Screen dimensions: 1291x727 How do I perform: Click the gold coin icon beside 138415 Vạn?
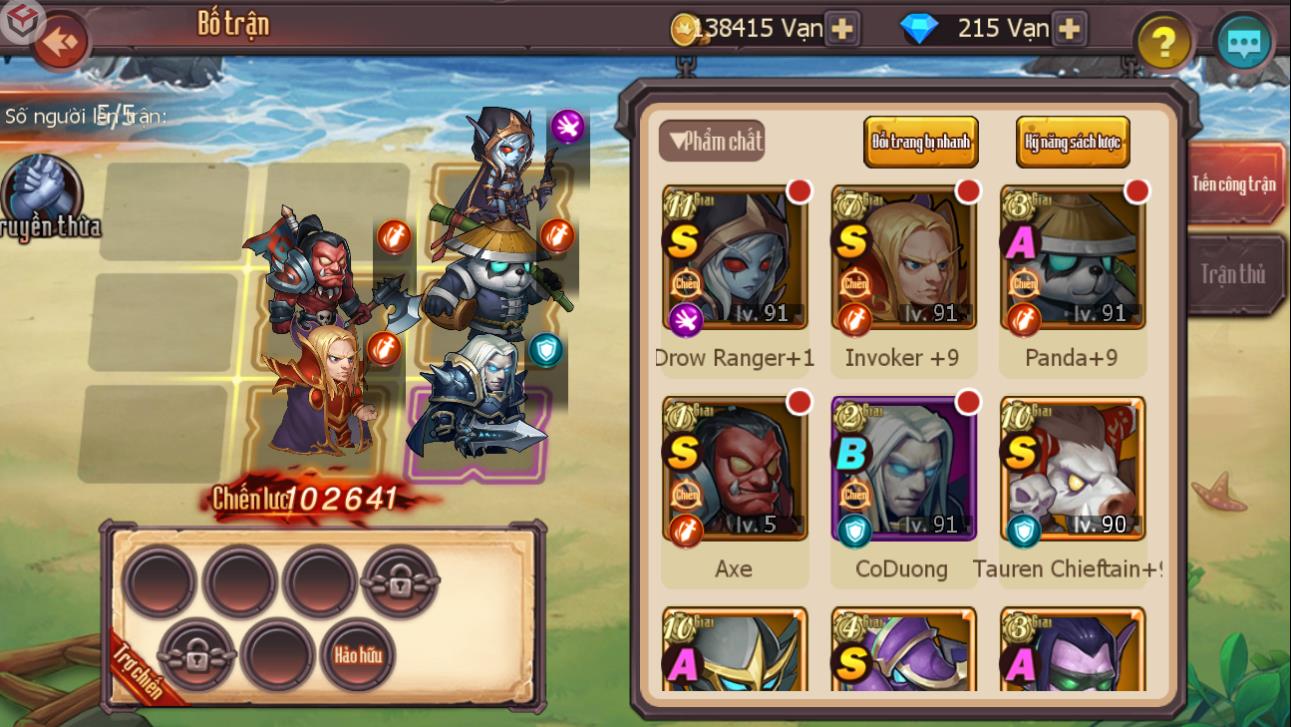point(682,28)
